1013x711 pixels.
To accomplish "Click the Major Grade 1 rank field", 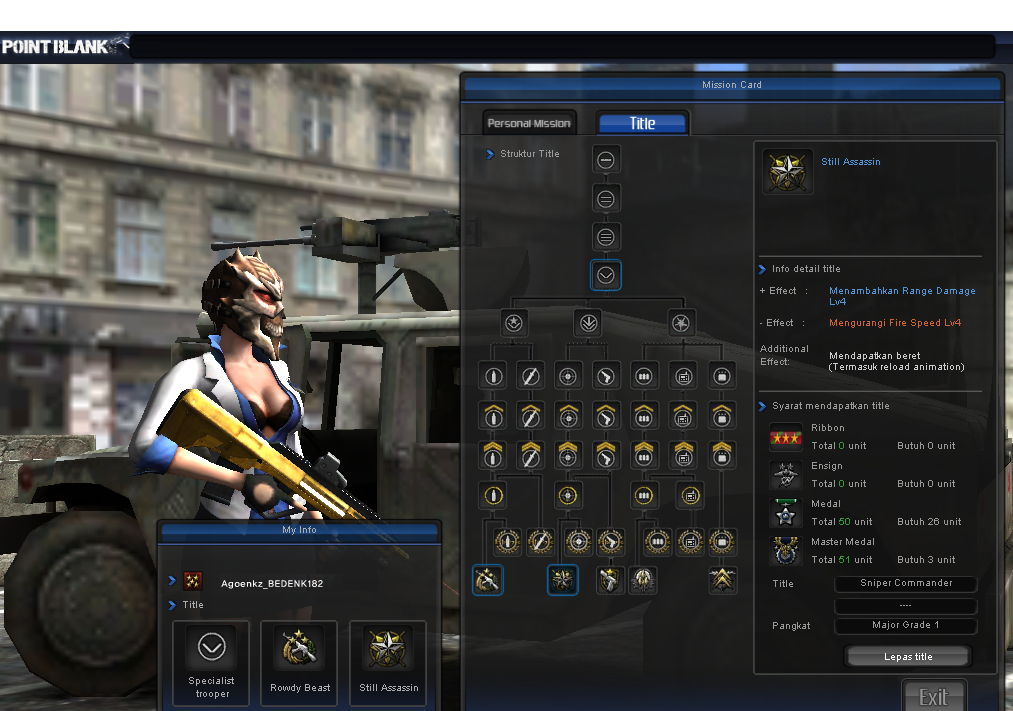I will pos(906,626).
